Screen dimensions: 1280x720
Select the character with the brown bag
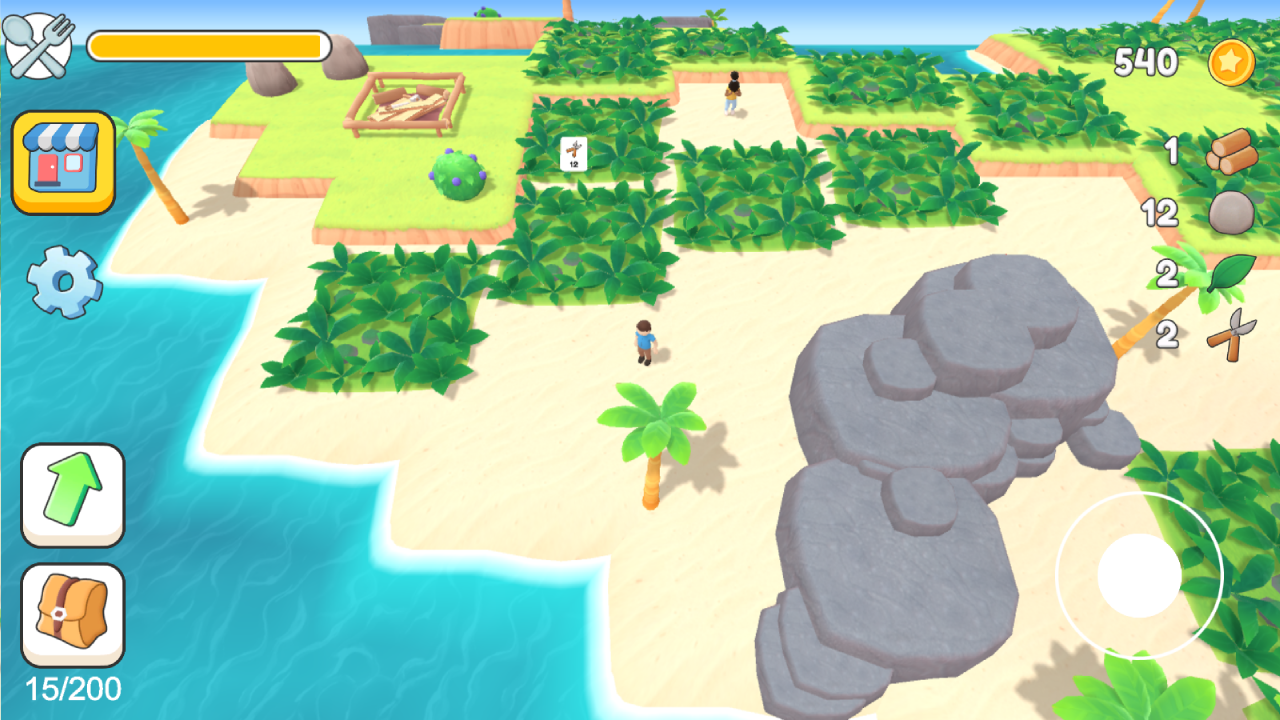733,95
